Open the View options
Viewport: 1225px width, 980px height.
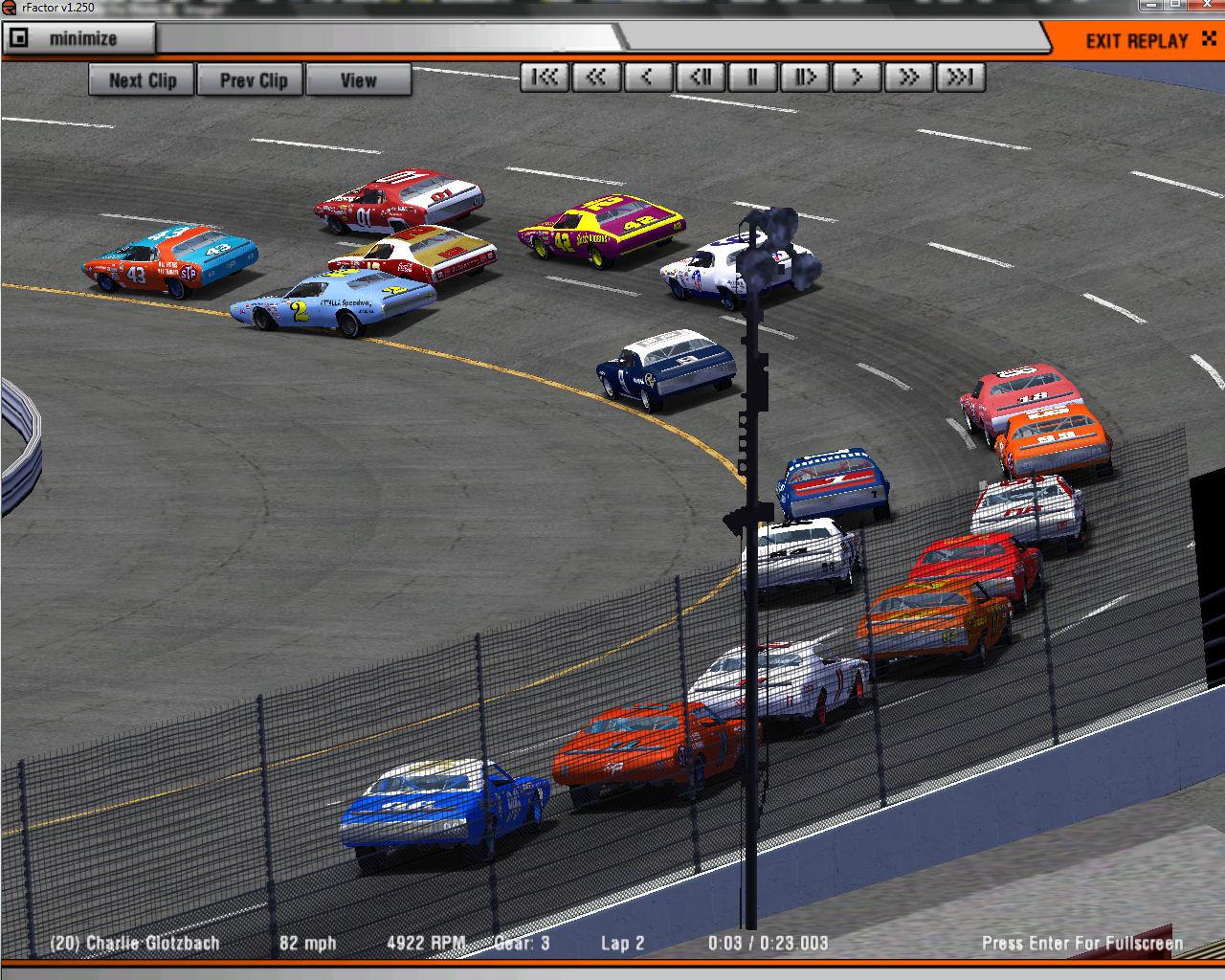[358, 80]
